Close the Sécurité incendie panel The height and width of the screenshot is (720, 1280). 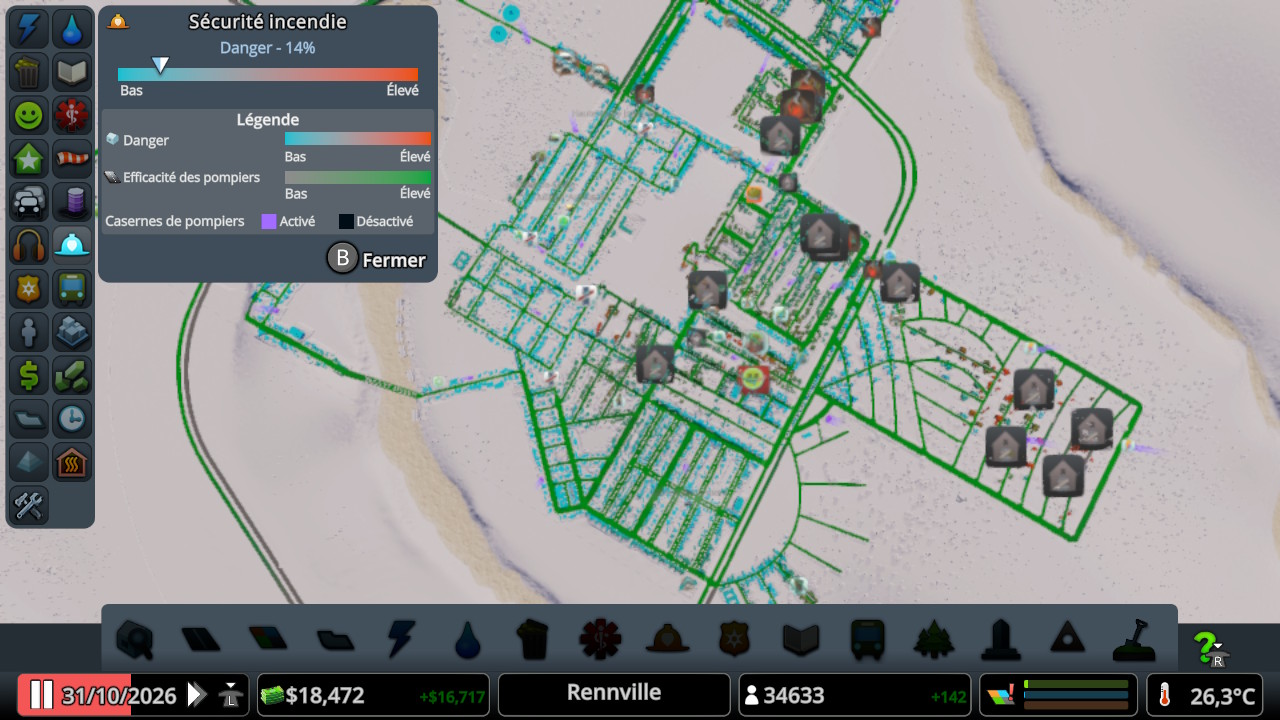click(x=377, y=260)
